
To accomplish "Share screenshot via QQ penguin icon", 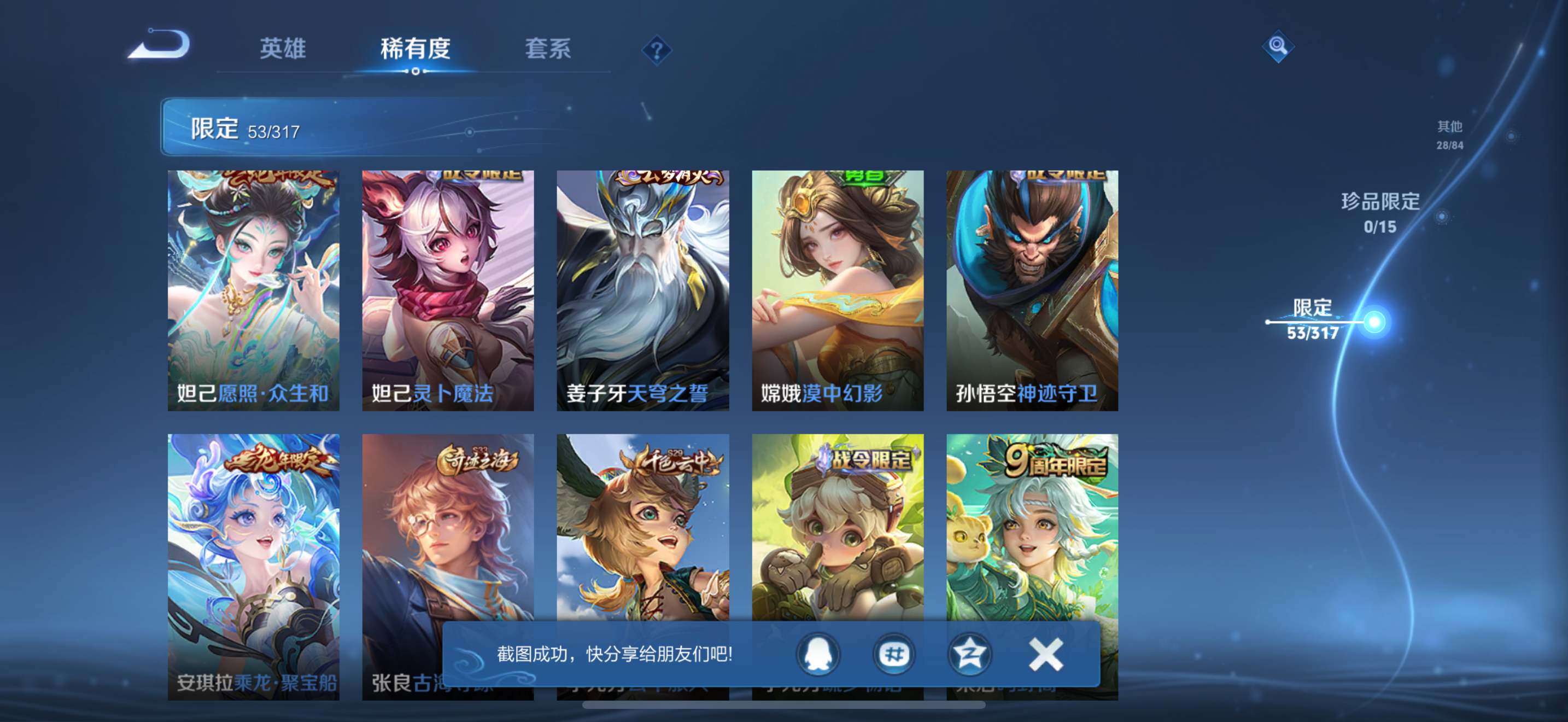I will click(x=818, y=654).
